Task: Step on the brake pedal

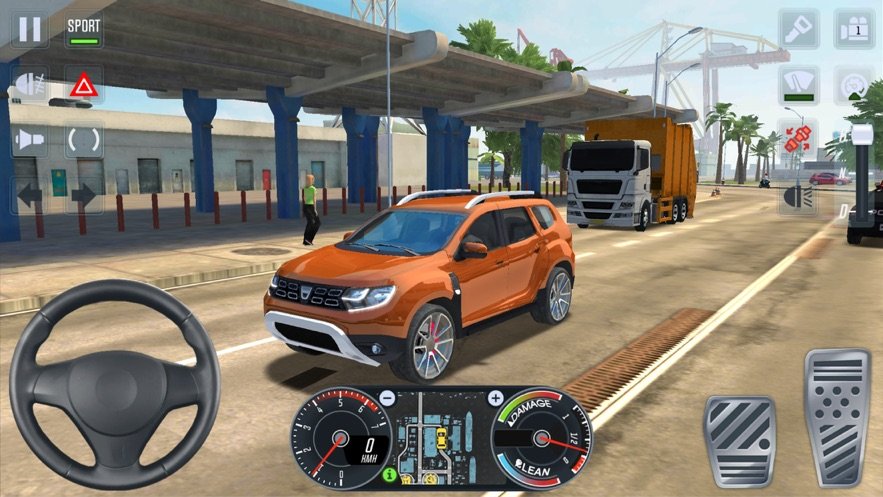Action: point(738,441)
